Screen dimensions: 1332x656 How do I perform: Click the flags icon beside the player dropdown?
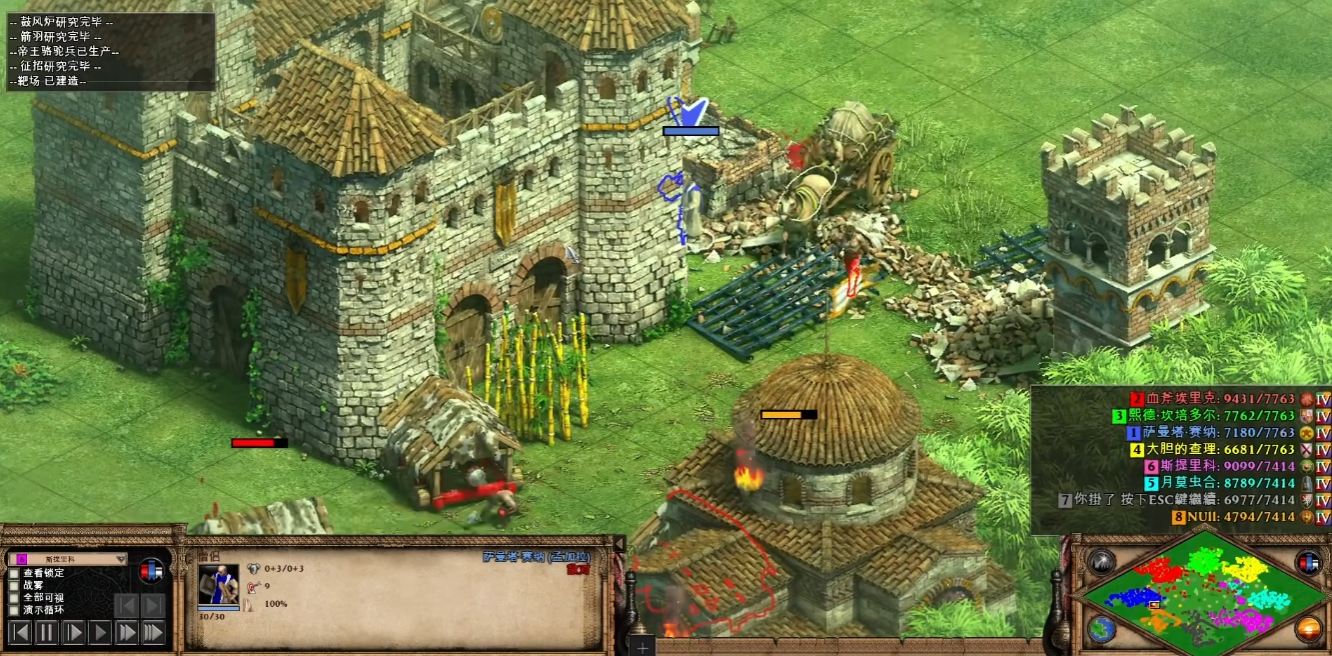point(151,570)
